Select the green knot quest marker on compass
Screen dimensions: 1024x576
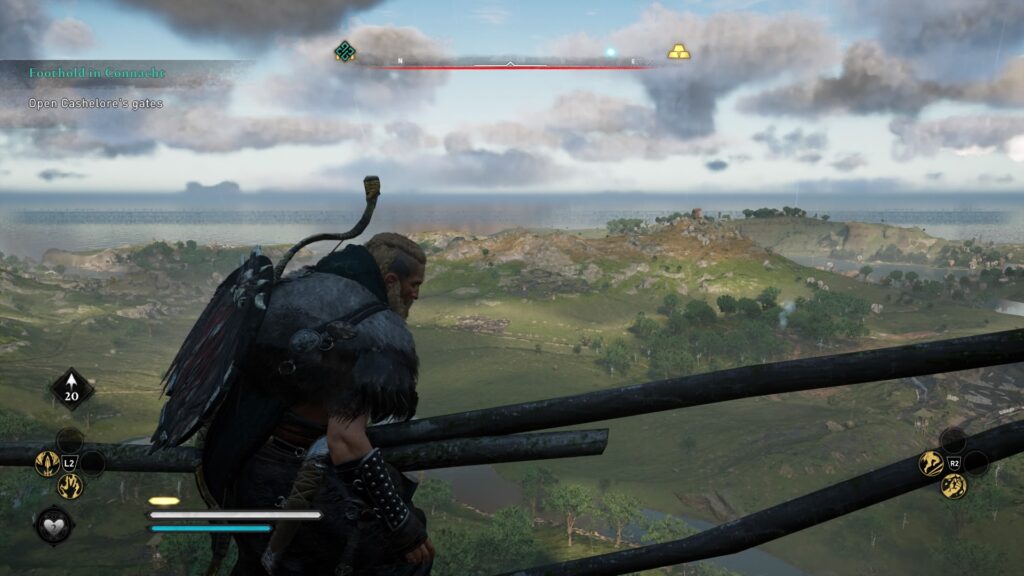pyautogui.click(x=345, y=52)
